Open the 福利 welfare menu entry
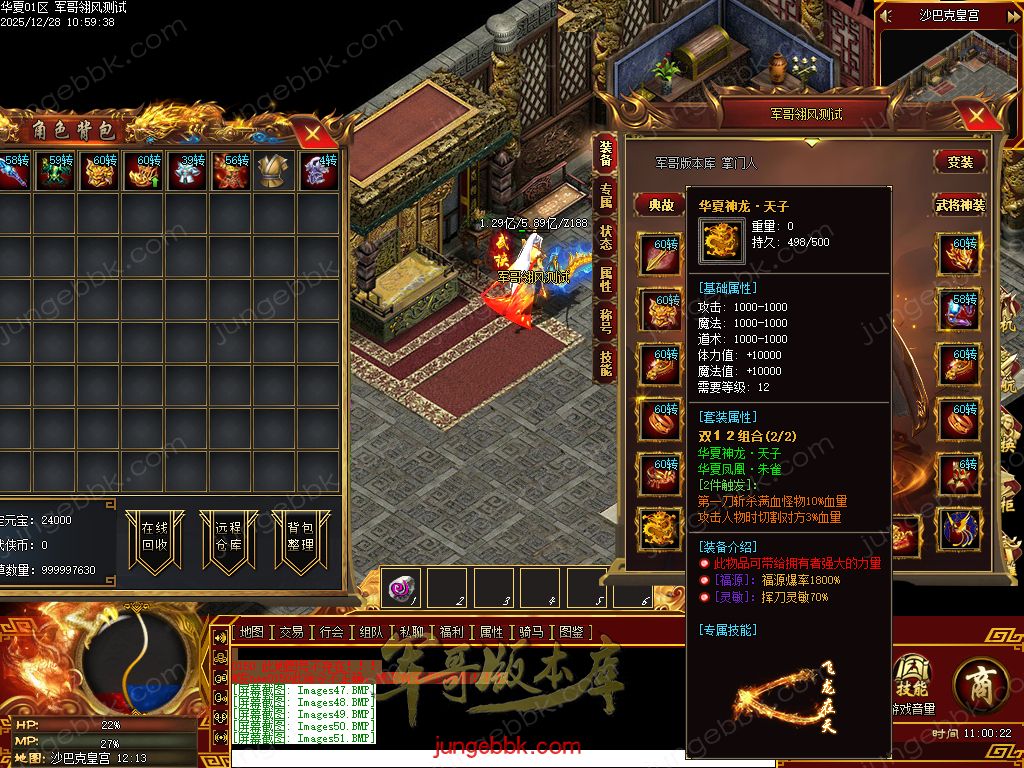Screen dimensions: 1024x768 (x=451, y=632)
